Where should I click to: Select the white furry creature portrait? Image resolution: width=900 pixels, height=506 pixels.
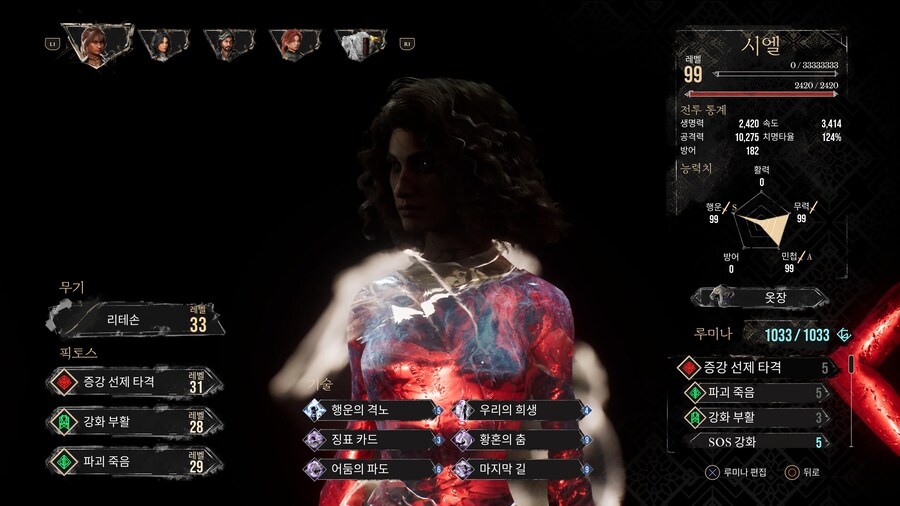(x=356, y=43)
